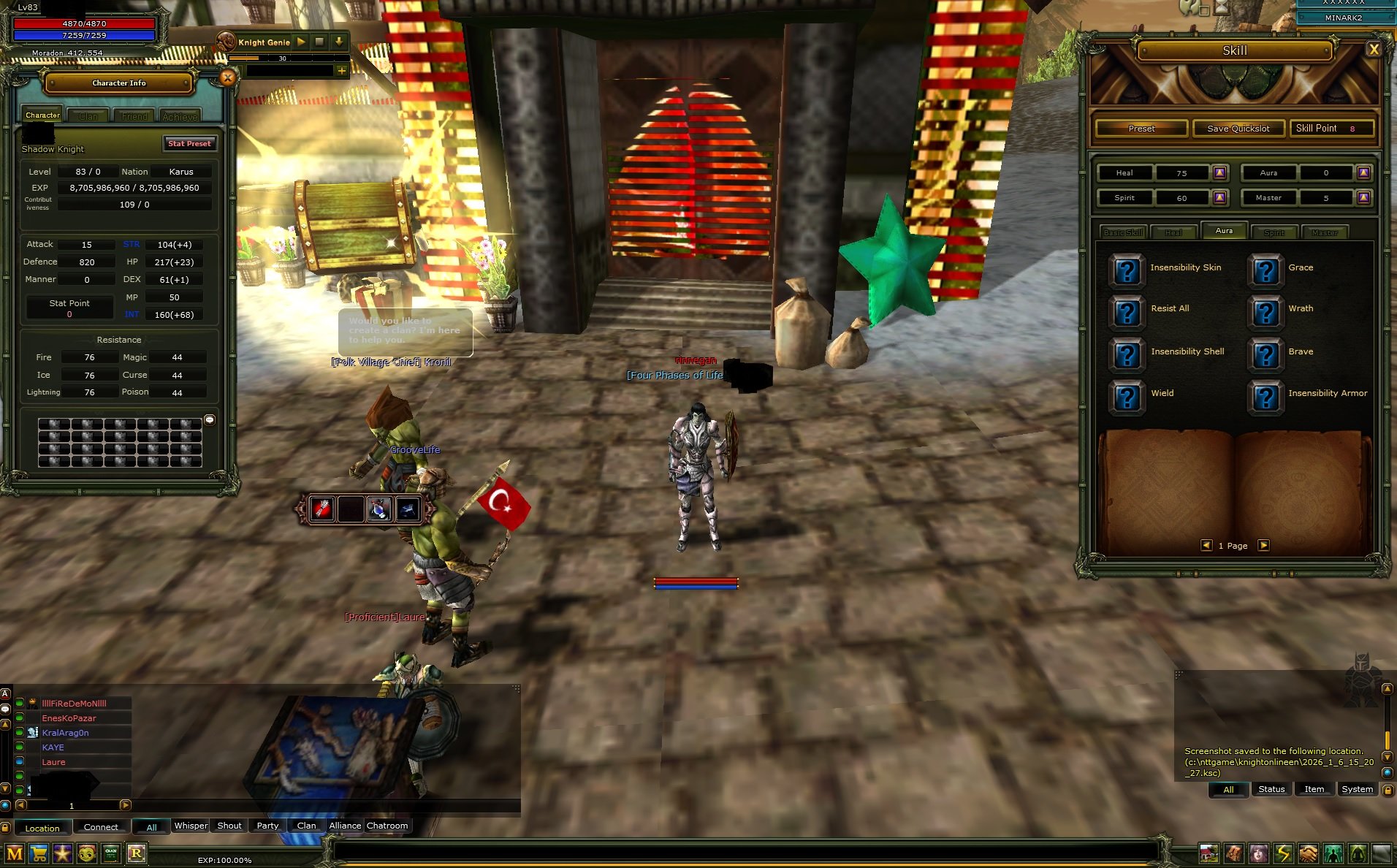Toggle the green status dot beside KAYE
The image size is (1397, 868).
click(x=18, y=747)
